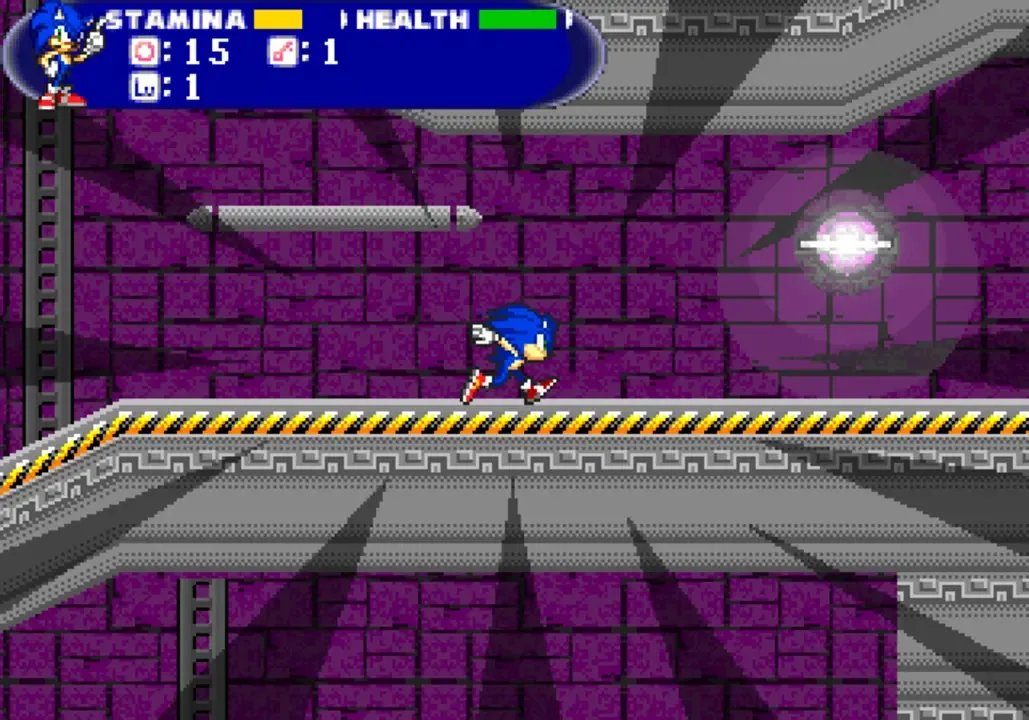The width and height of the screenshot is (1029, 720).
Task: Select the key item icon
Action: click(281, 52)
